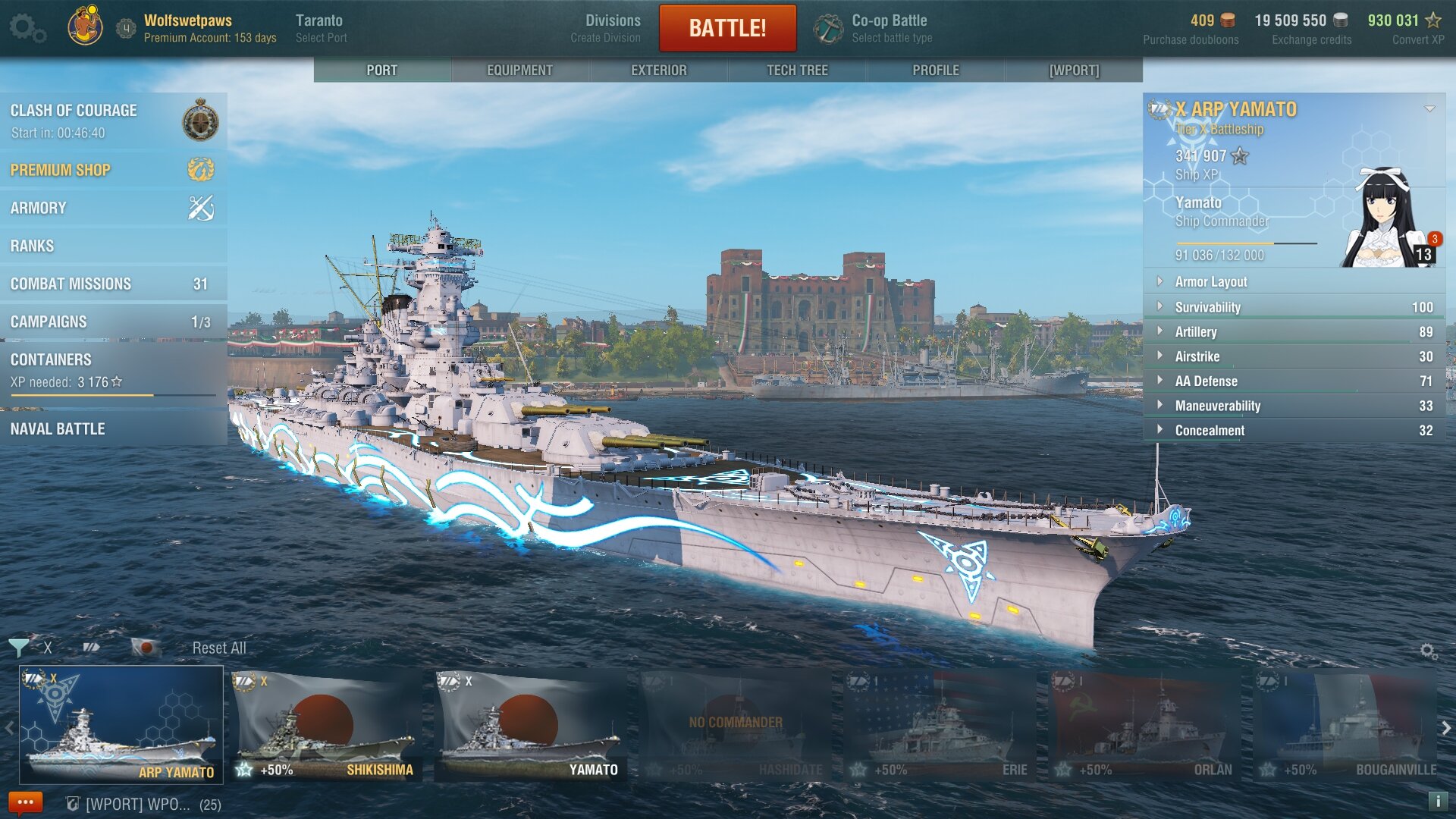
Task: Open the settings gear menu
Action: [27, 28]
